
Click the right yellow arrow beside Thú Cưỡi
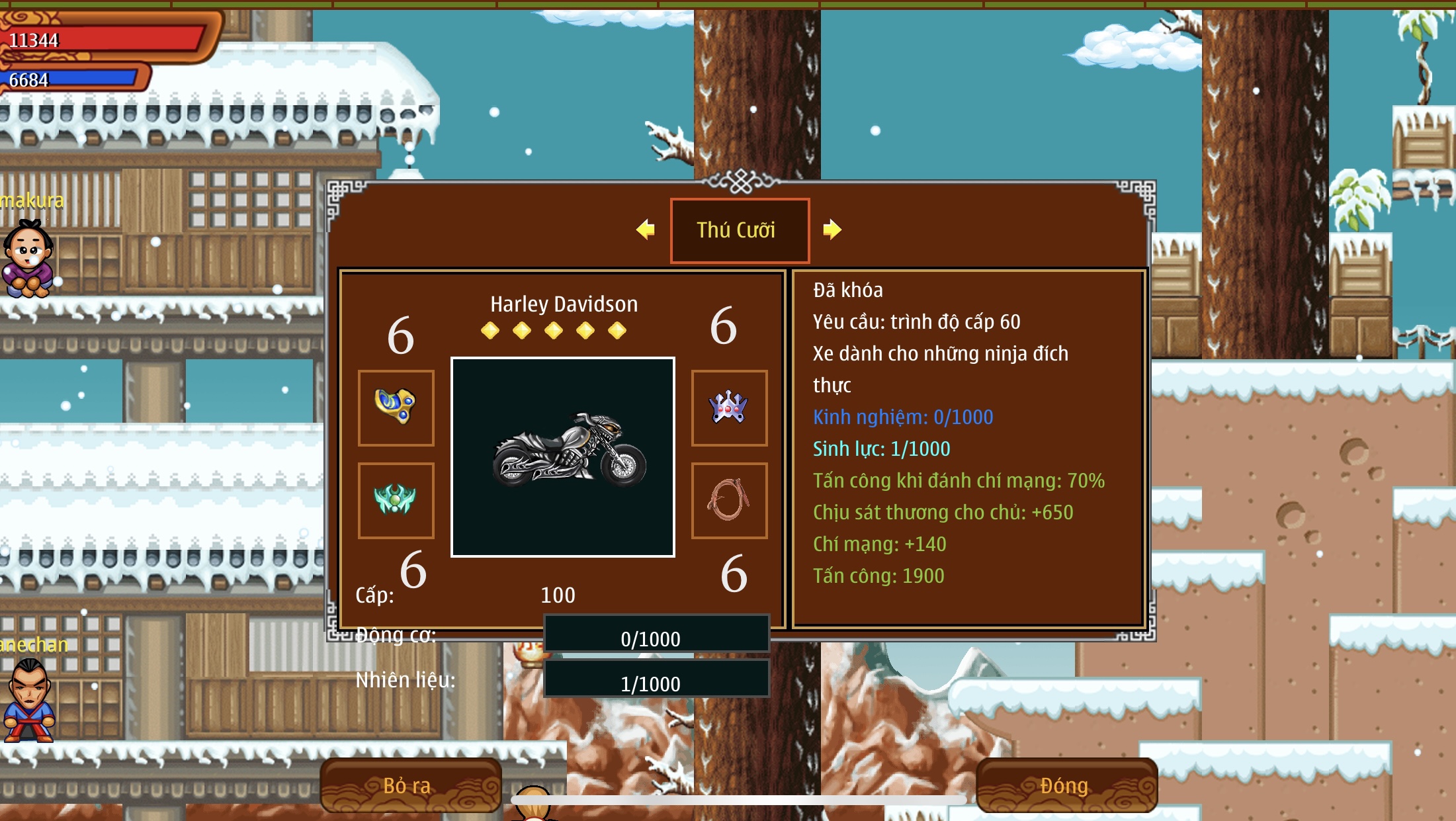pos(832,230)
